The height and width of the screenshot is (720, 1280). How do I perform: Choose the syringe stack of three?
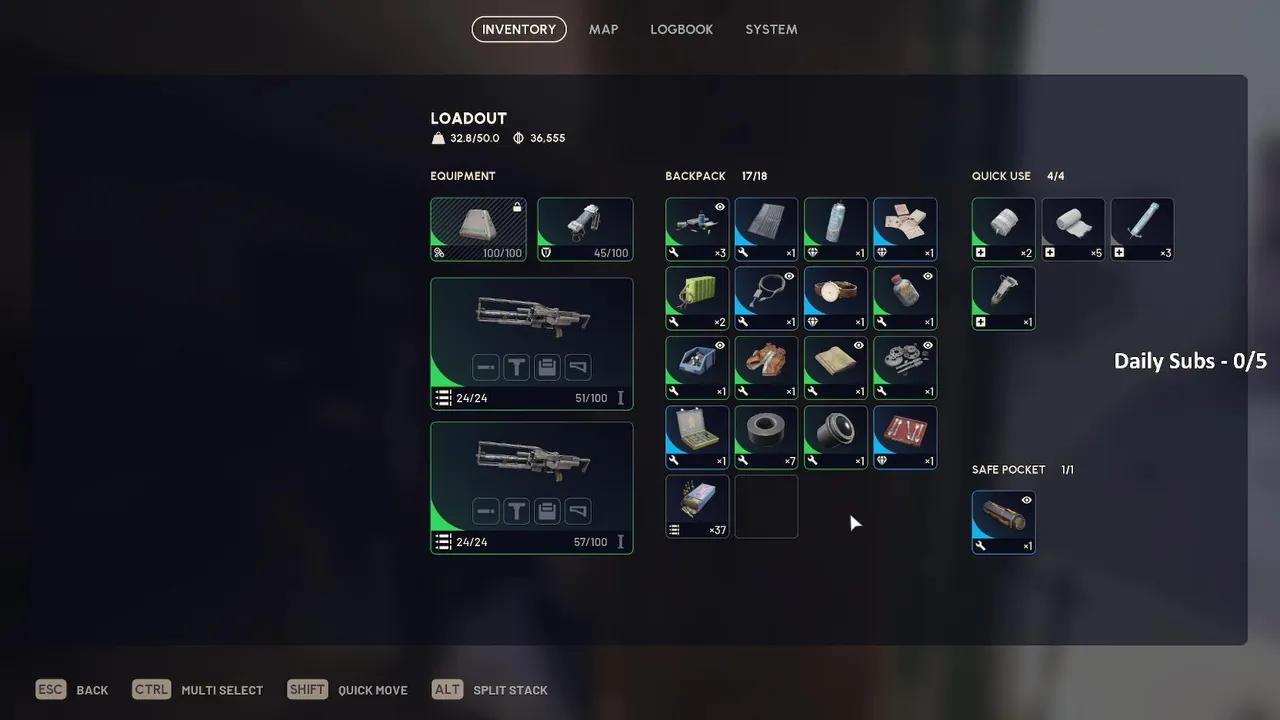point(1142,229)
